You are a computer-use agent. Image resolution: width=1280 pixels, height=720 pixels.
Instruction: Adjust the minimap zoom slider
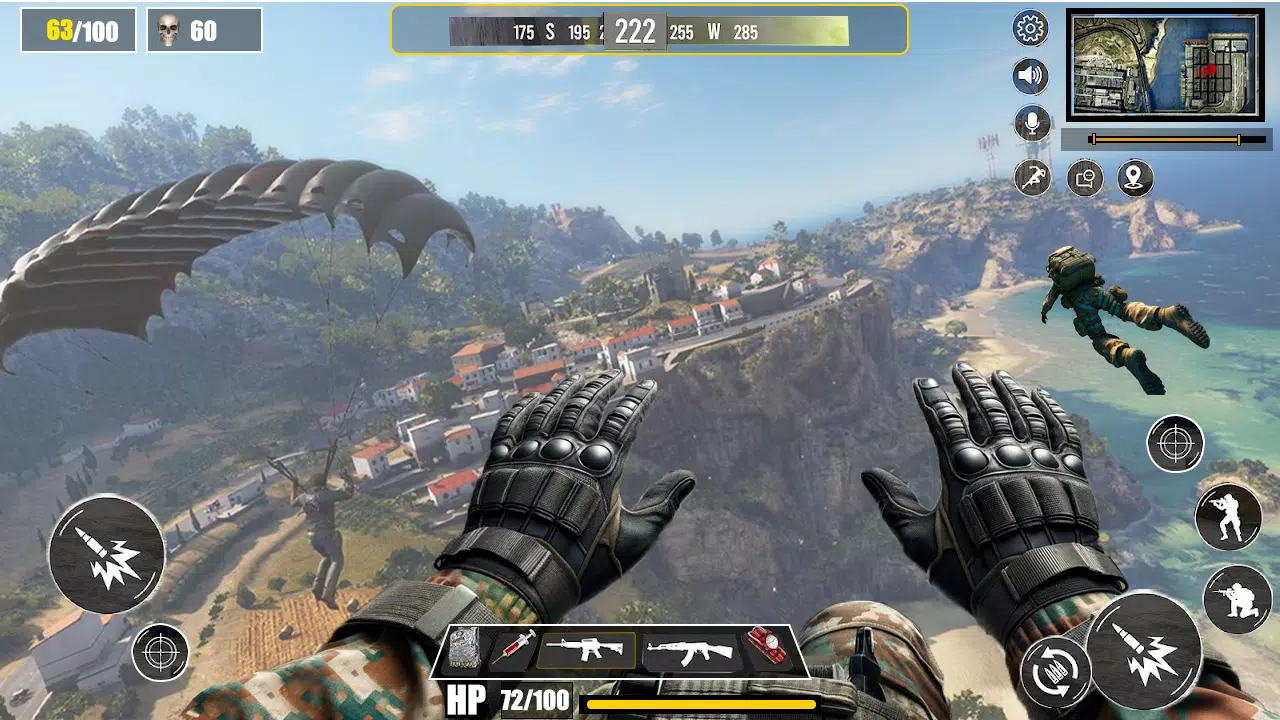[1165, 140]
